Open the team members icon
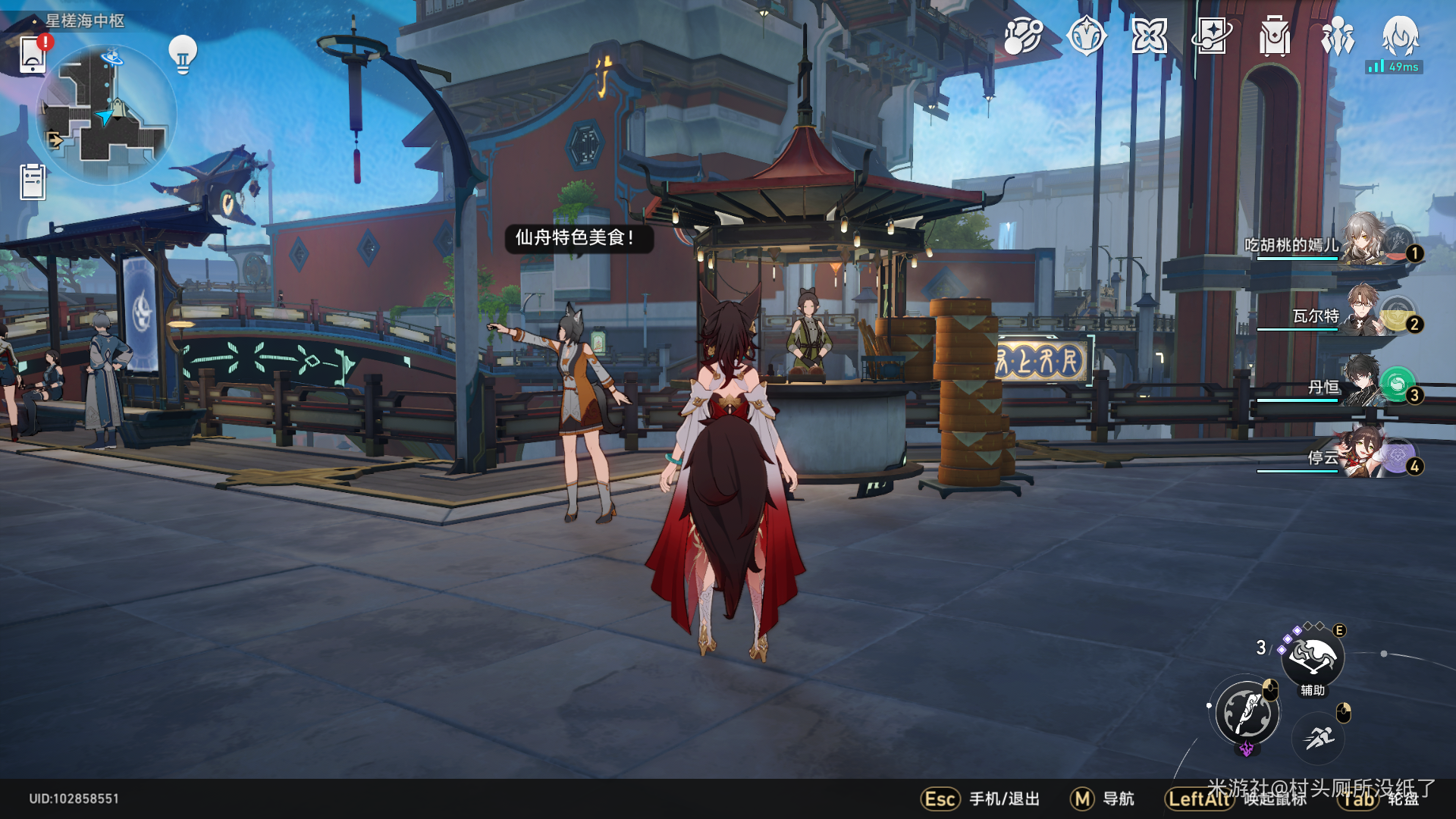Image resolution: width=1456 pixels, height=819 pixels. click(1338, 36)
